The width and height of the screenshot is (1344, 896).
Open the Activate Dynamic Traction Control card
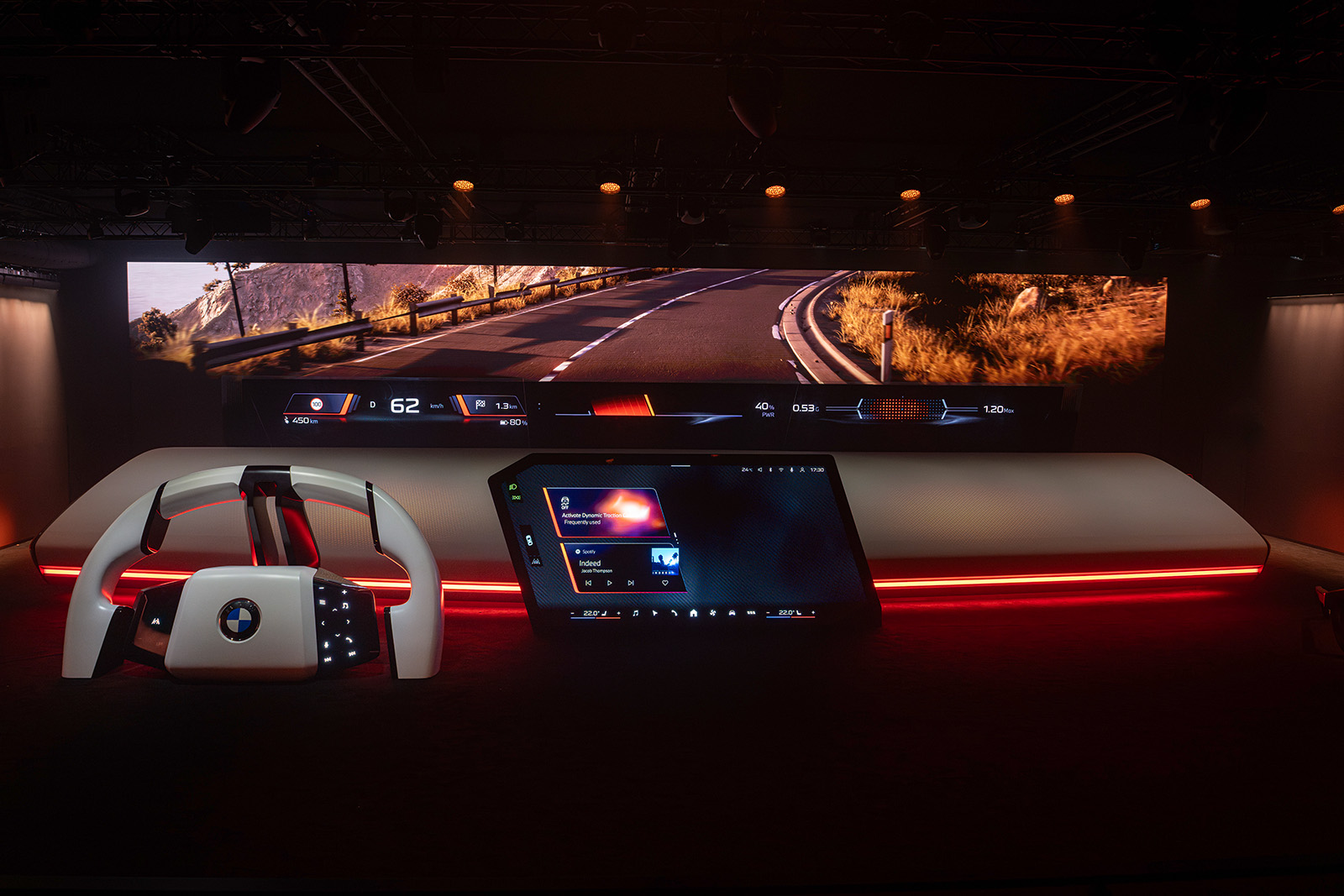[x=606, y=511]
